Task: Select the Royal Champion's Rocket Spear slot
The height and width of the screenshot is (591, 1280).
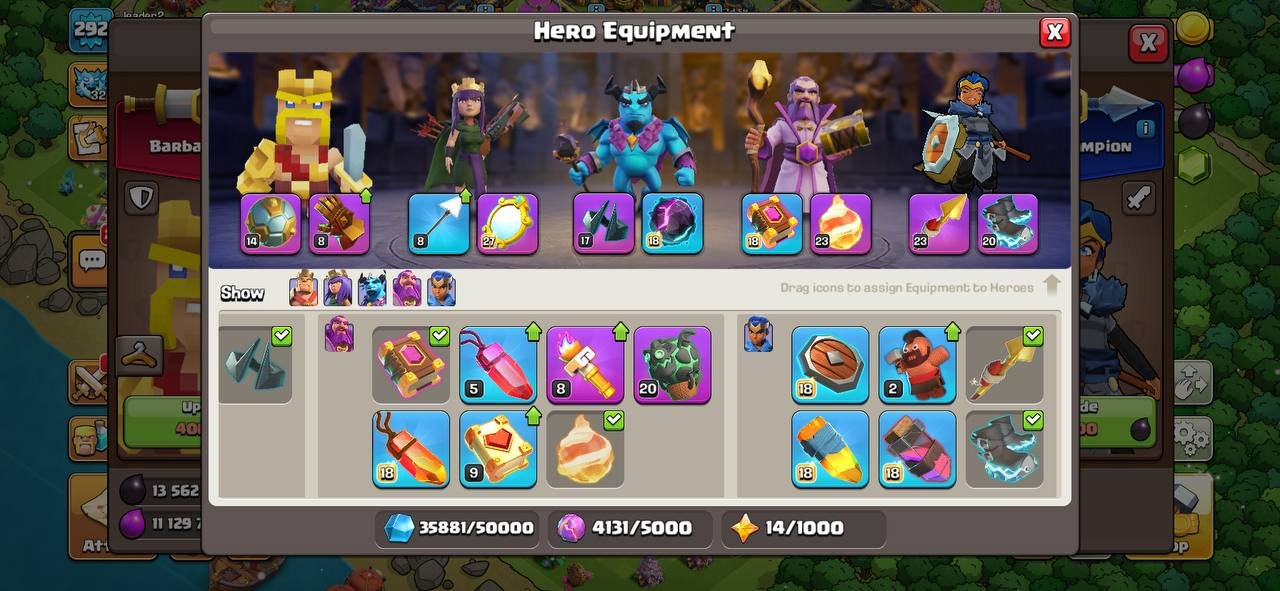Action: [x=939, y=223]
